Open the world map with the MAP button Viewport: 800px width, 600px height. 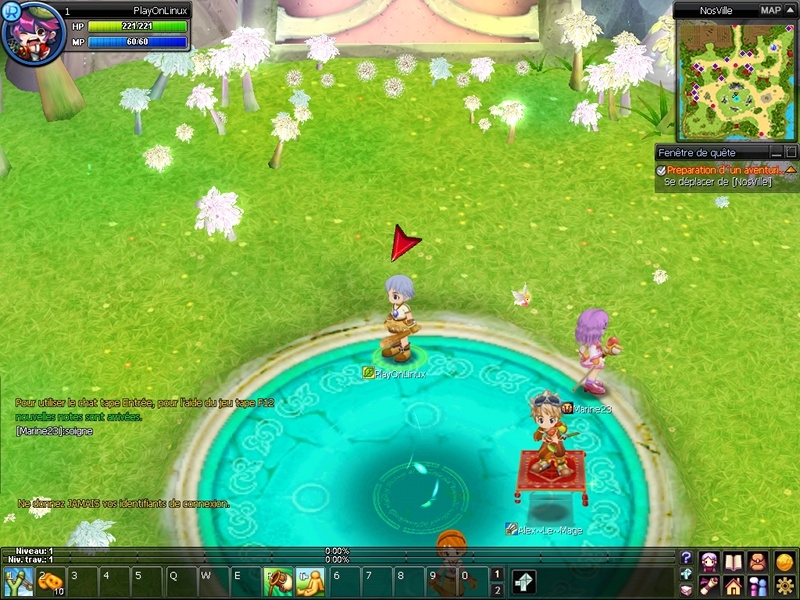coord(770,10)
